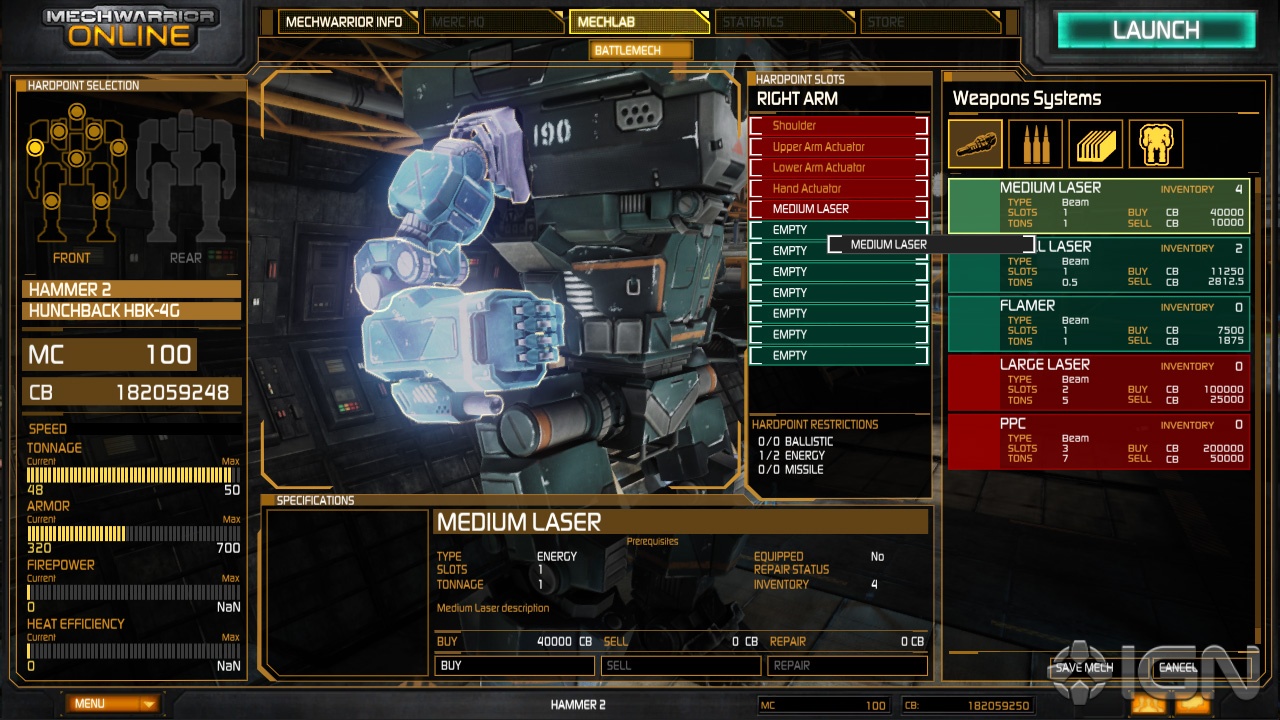Open the mech chassis category icon
Image resolution: width=1280 pixels, height=720 pixels.
(1155, 143)
